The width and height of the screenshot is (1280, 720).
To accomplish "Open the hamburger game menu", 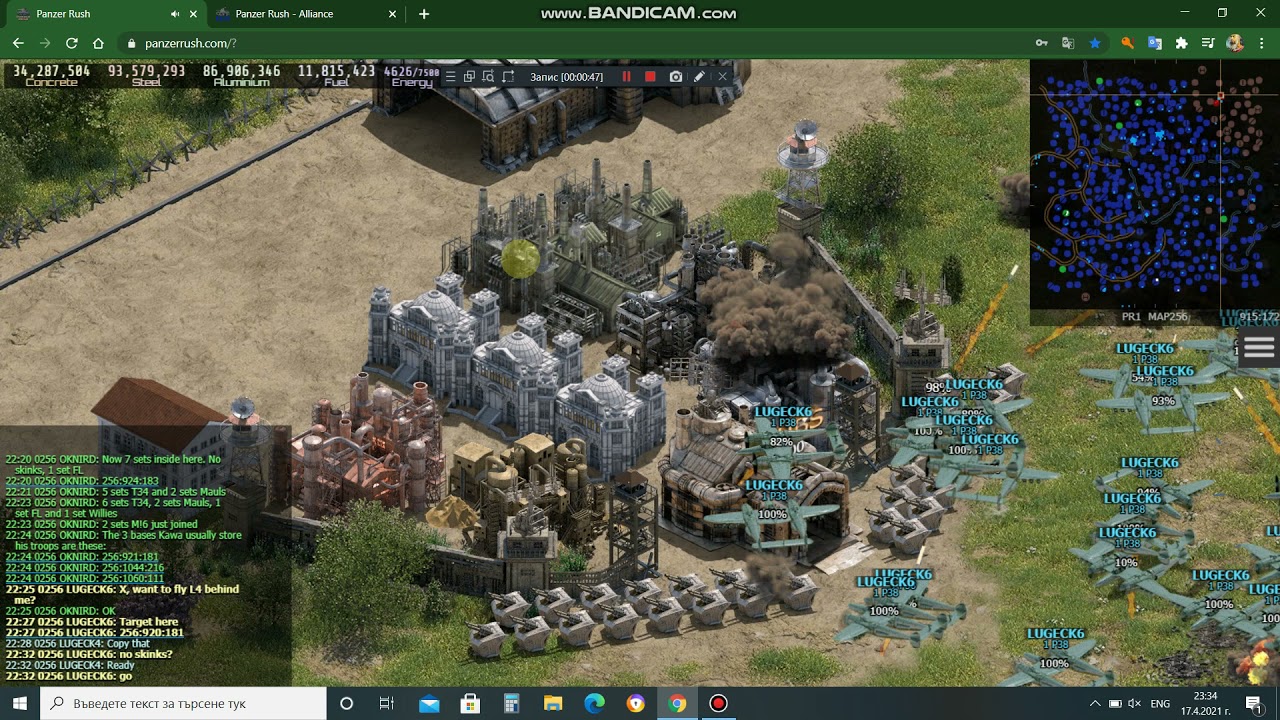I will point(1259,347).
